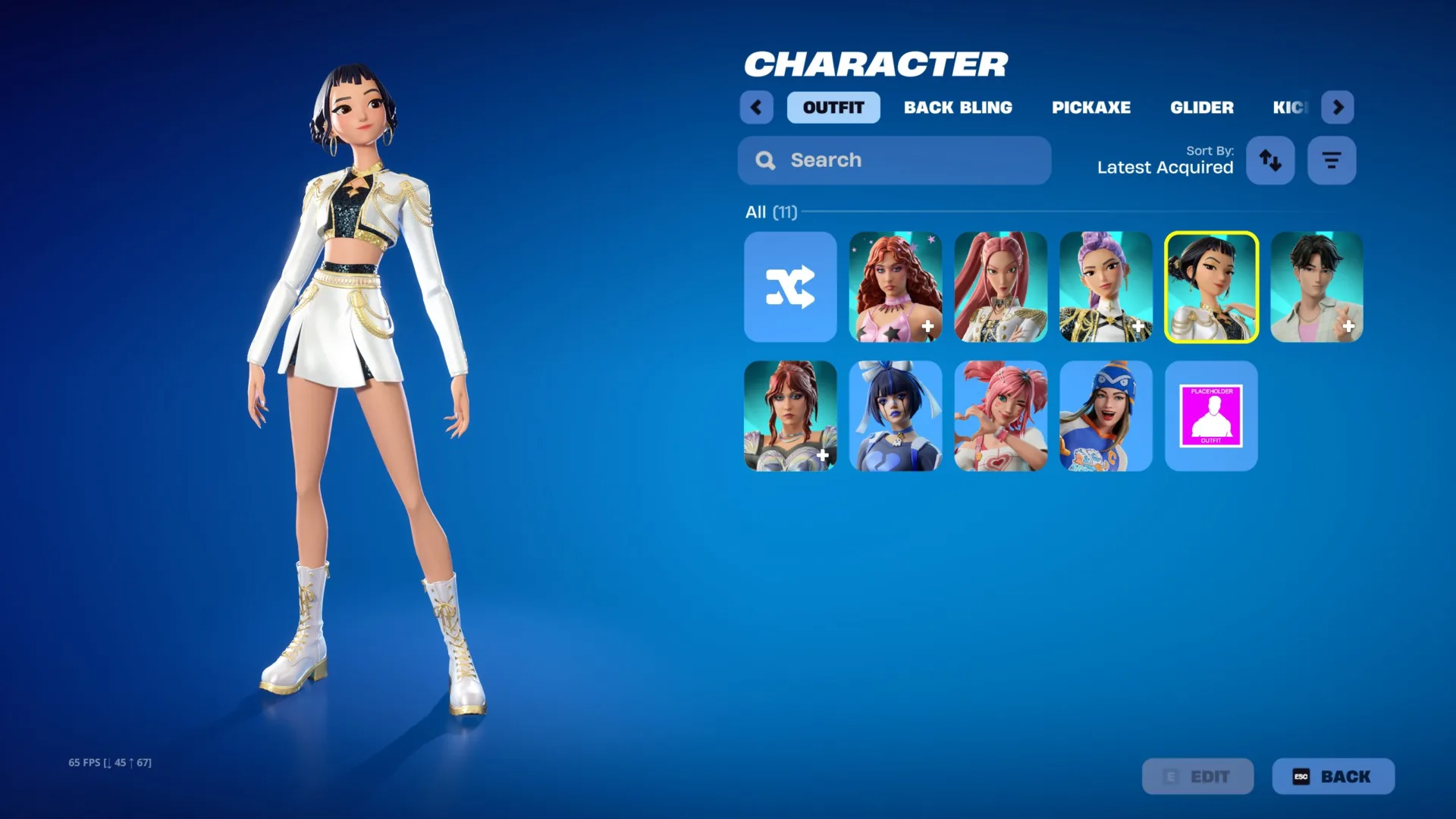Click the FPS counter readout
Screen dimensions: 1456x819
pyautogui.click(x=108, y=761)
